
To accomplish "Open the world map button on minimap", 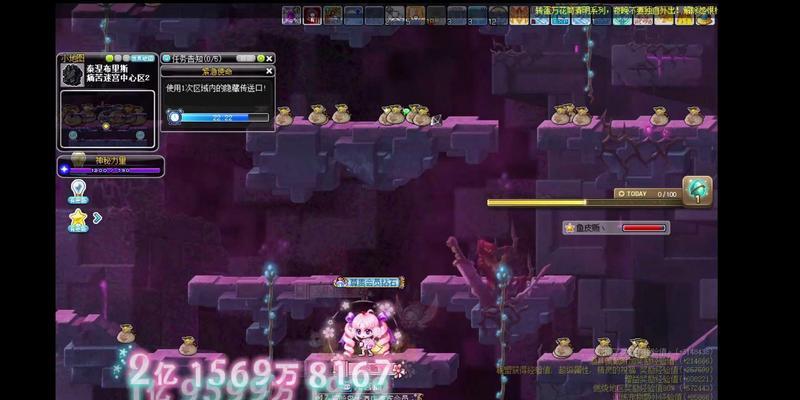I will point(141,59).
